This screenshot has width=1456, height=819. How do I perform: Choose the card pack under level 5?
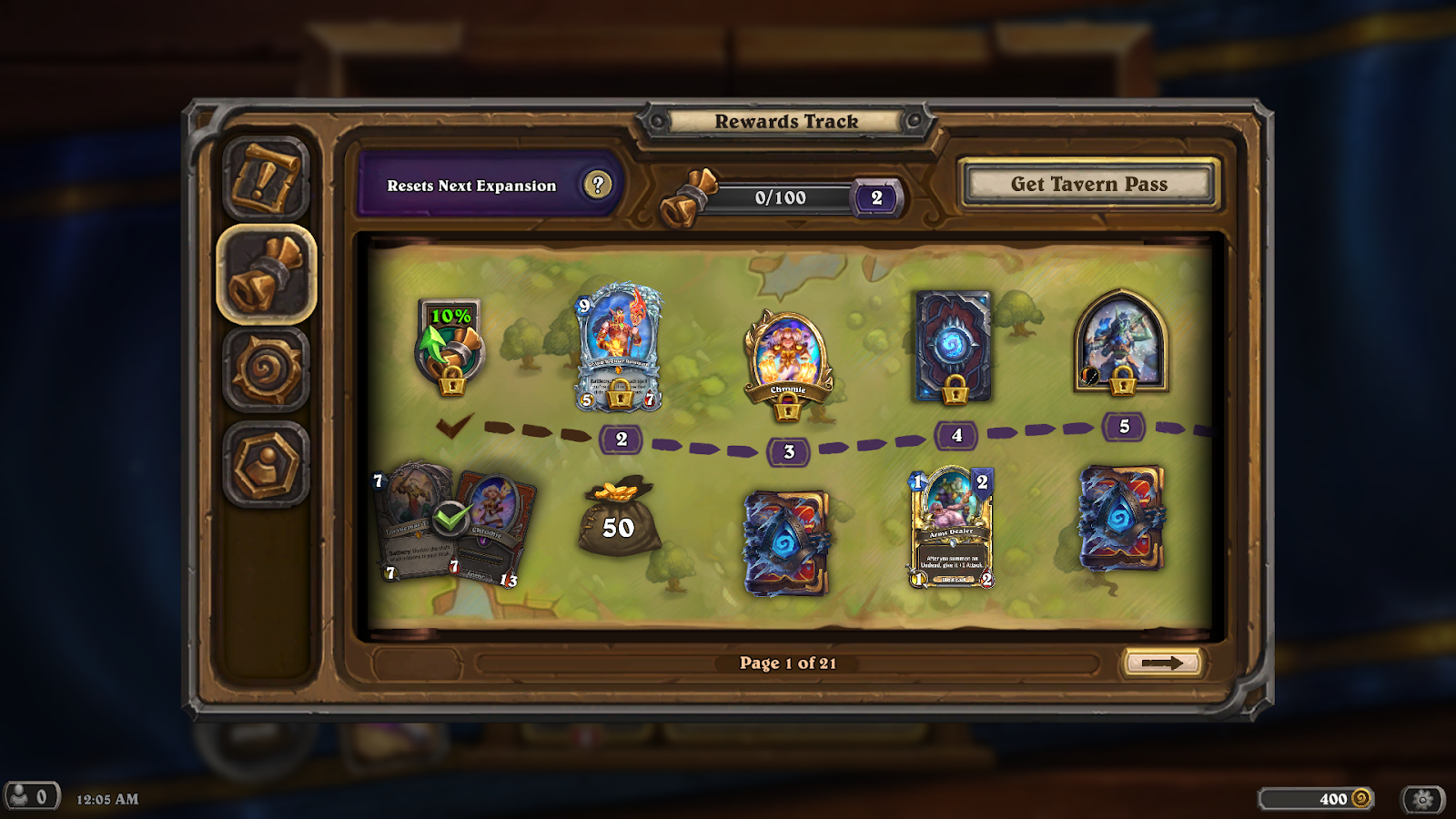(1120, 519)
